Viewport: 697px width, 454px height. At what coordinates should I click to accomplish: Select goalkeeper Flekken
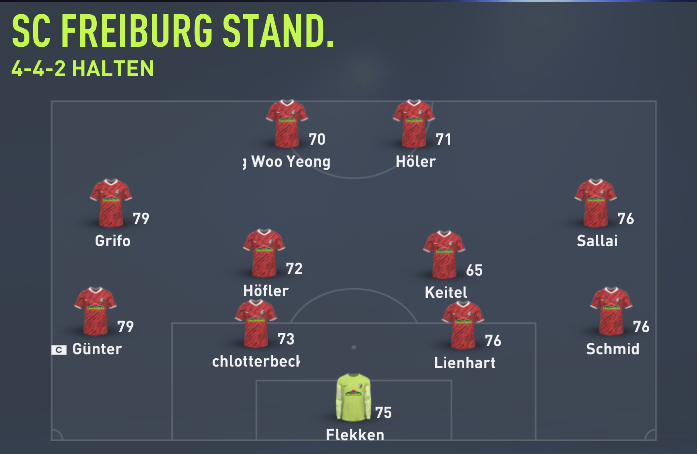point(352,398)
